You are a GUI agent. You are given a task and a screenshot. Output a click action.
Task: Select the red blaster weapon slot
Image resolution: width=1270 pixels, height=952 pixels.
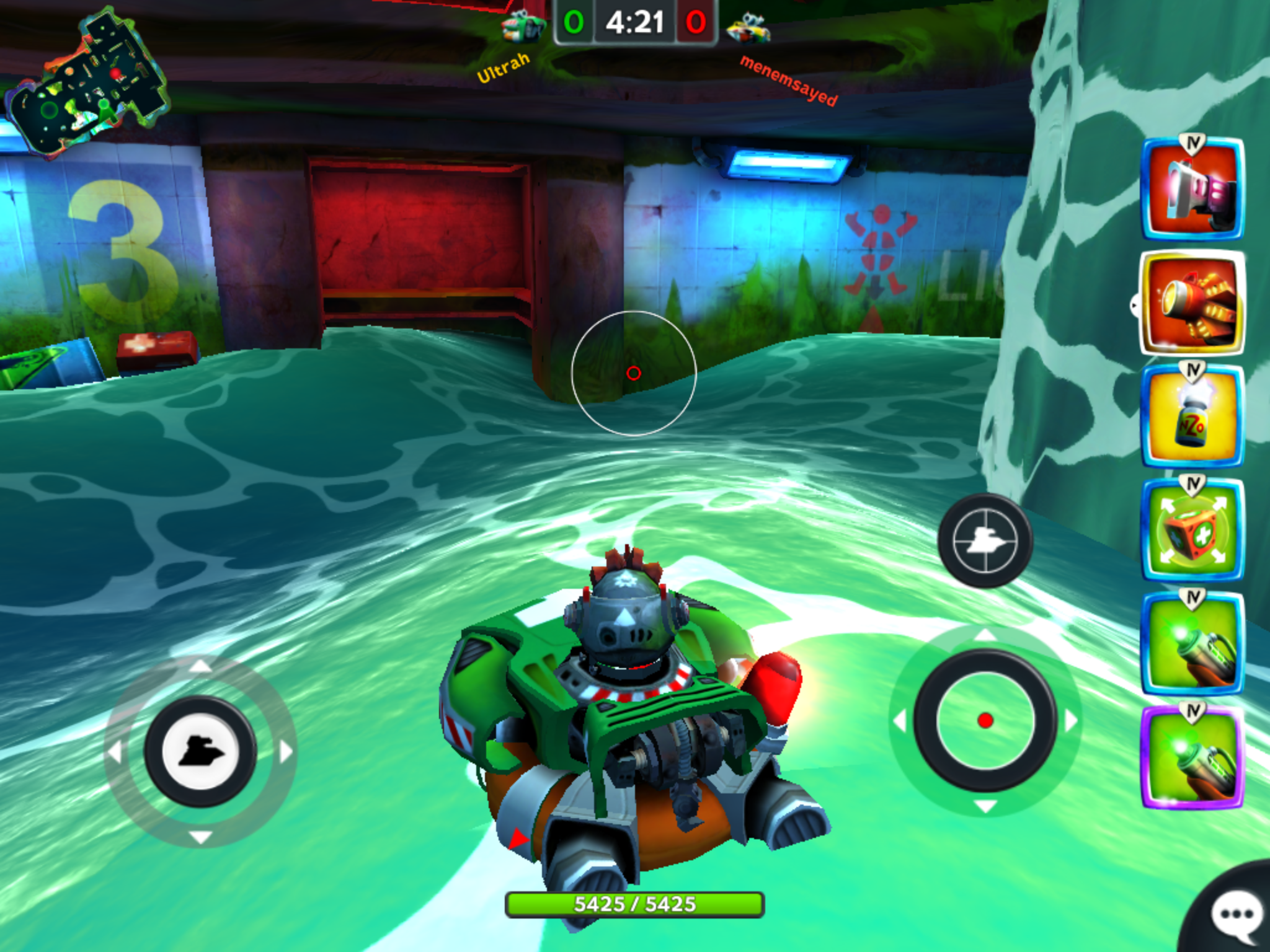(x=1192, y=189)
